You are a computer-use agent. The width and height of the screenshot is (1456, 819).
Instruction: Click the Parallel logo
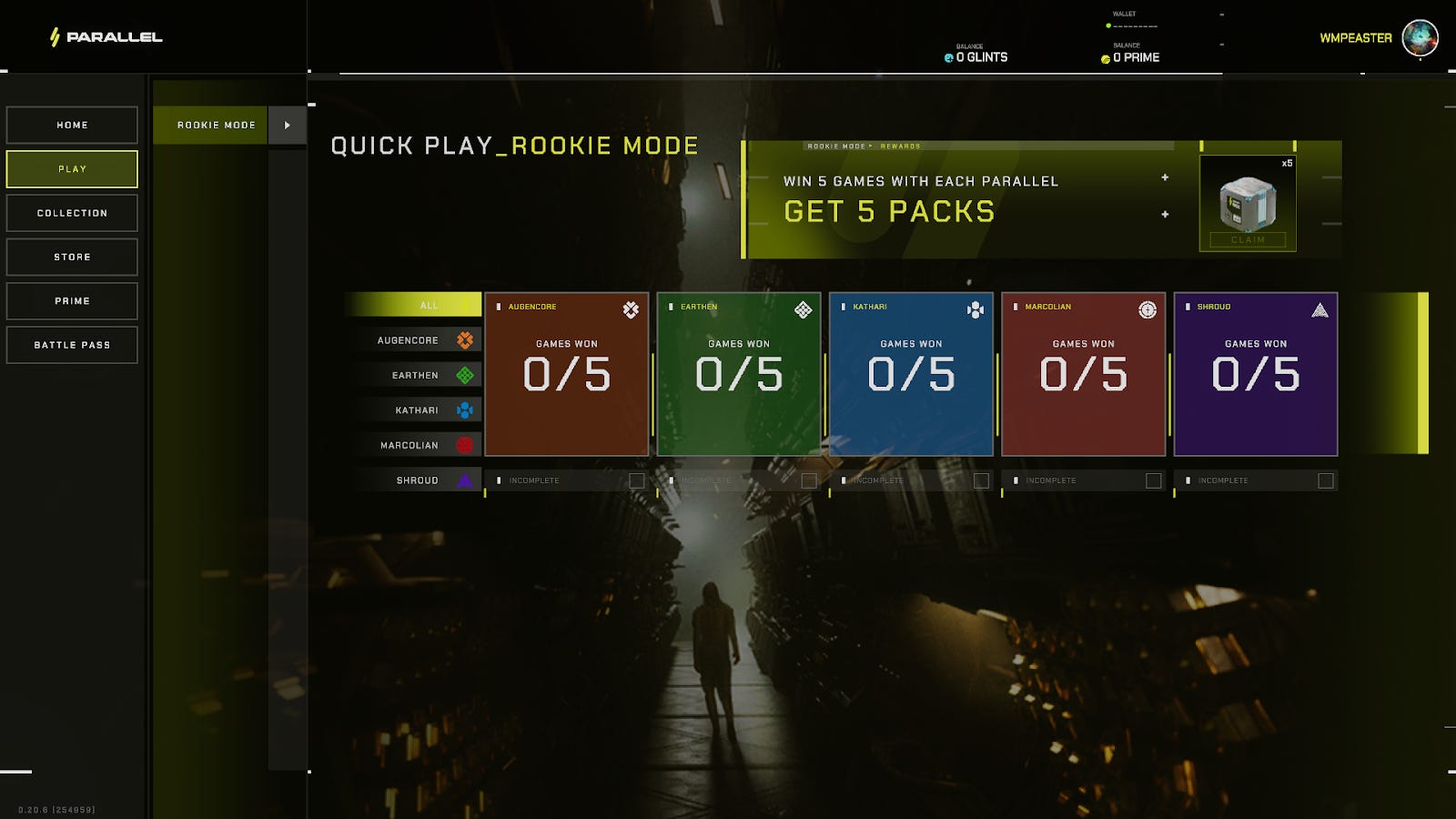coord(106,37)
